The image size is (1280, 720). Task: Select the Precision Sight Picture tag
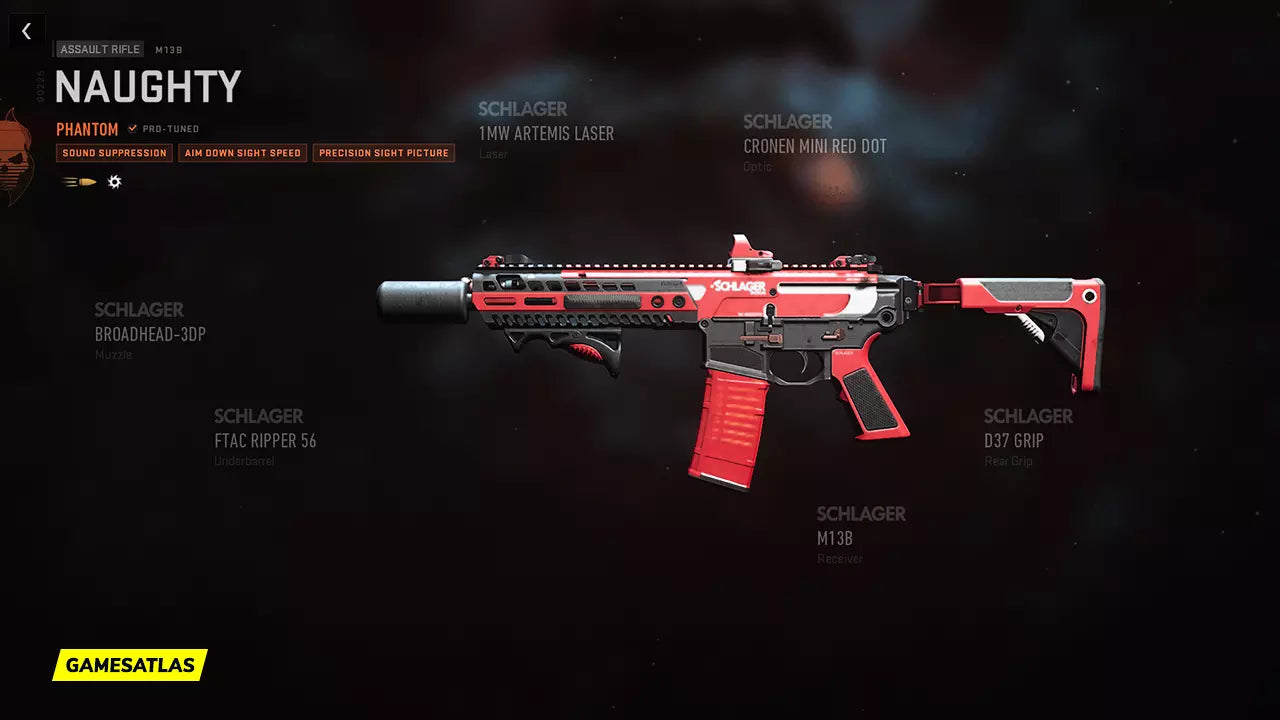[x=384, y=153]
